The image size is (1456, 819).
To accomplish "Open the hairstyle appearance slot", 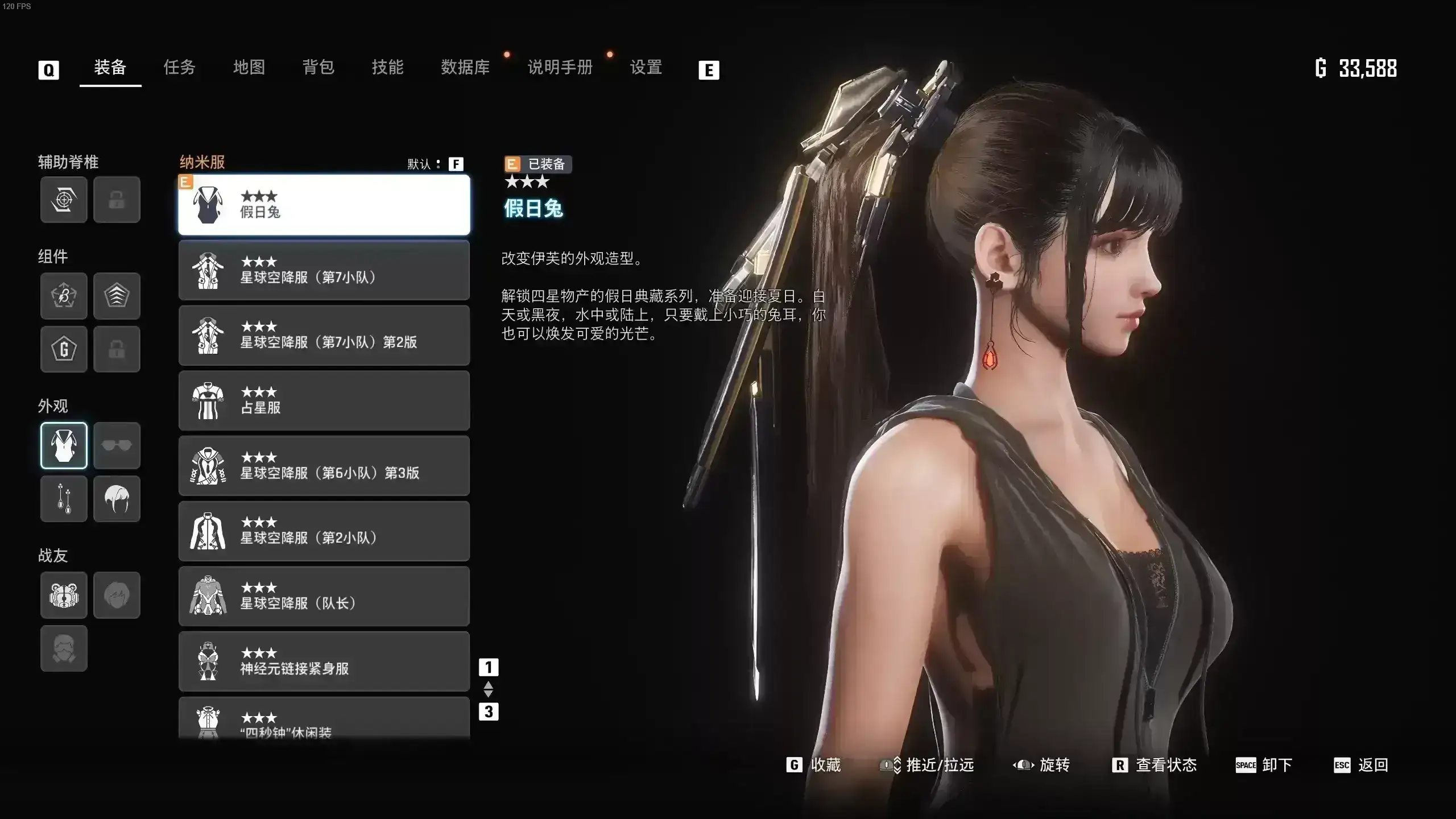I will tap(117, 499).
